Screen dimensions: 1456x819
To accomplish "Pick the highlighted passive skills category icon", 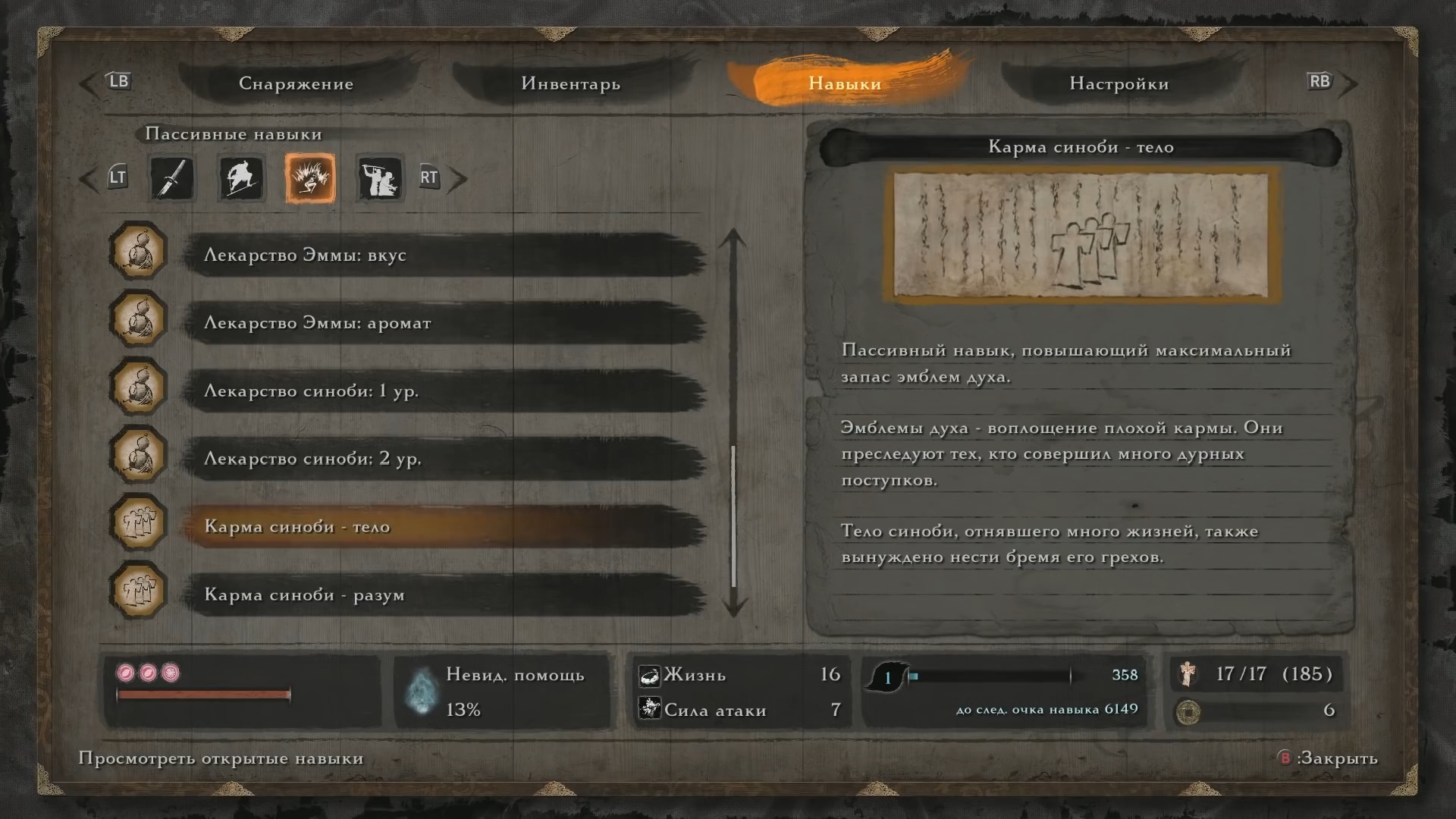I will (x=310, y=179).
